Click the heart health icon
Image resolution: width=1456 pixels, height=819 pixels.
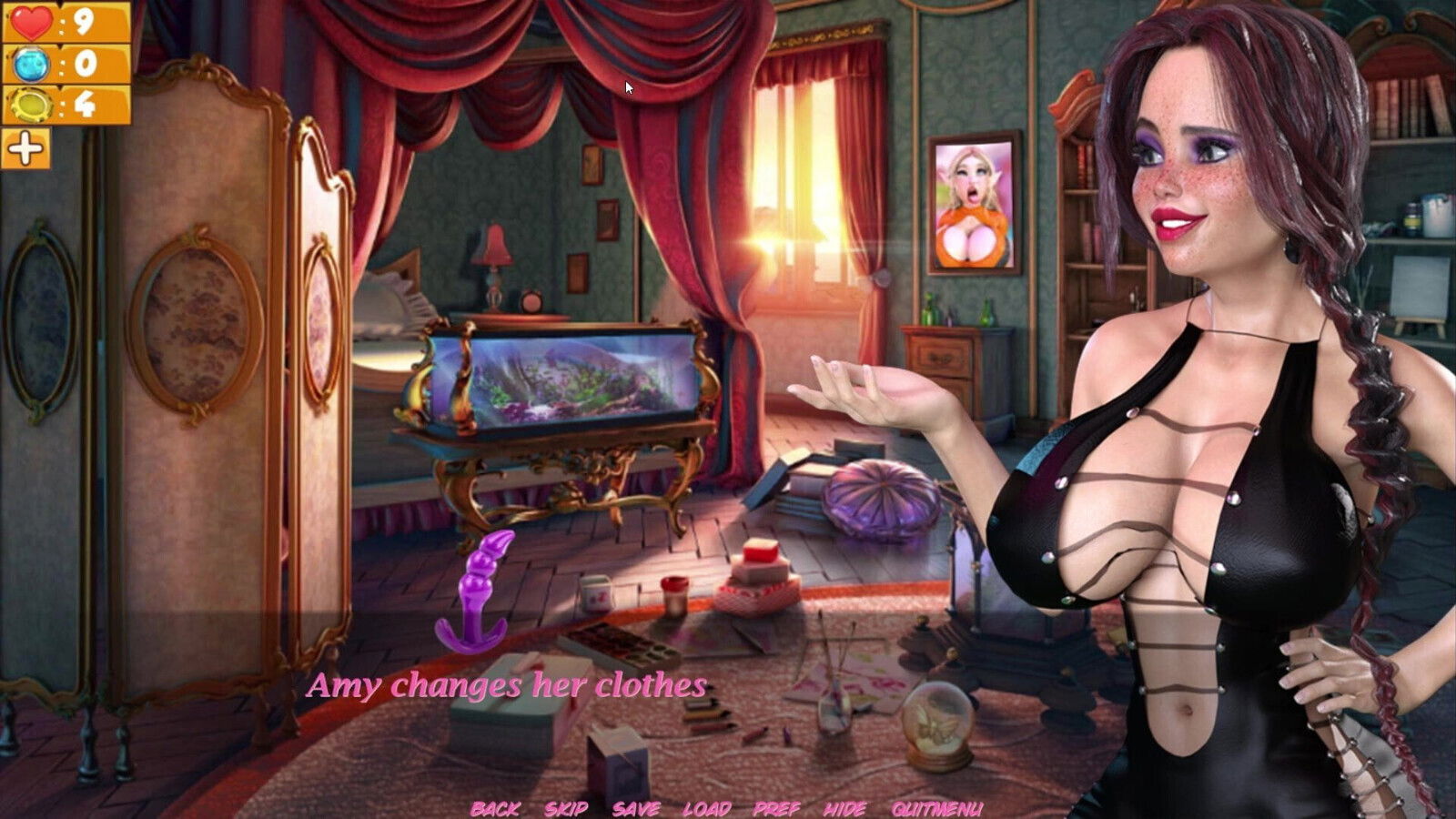click(x=30, y=20)
